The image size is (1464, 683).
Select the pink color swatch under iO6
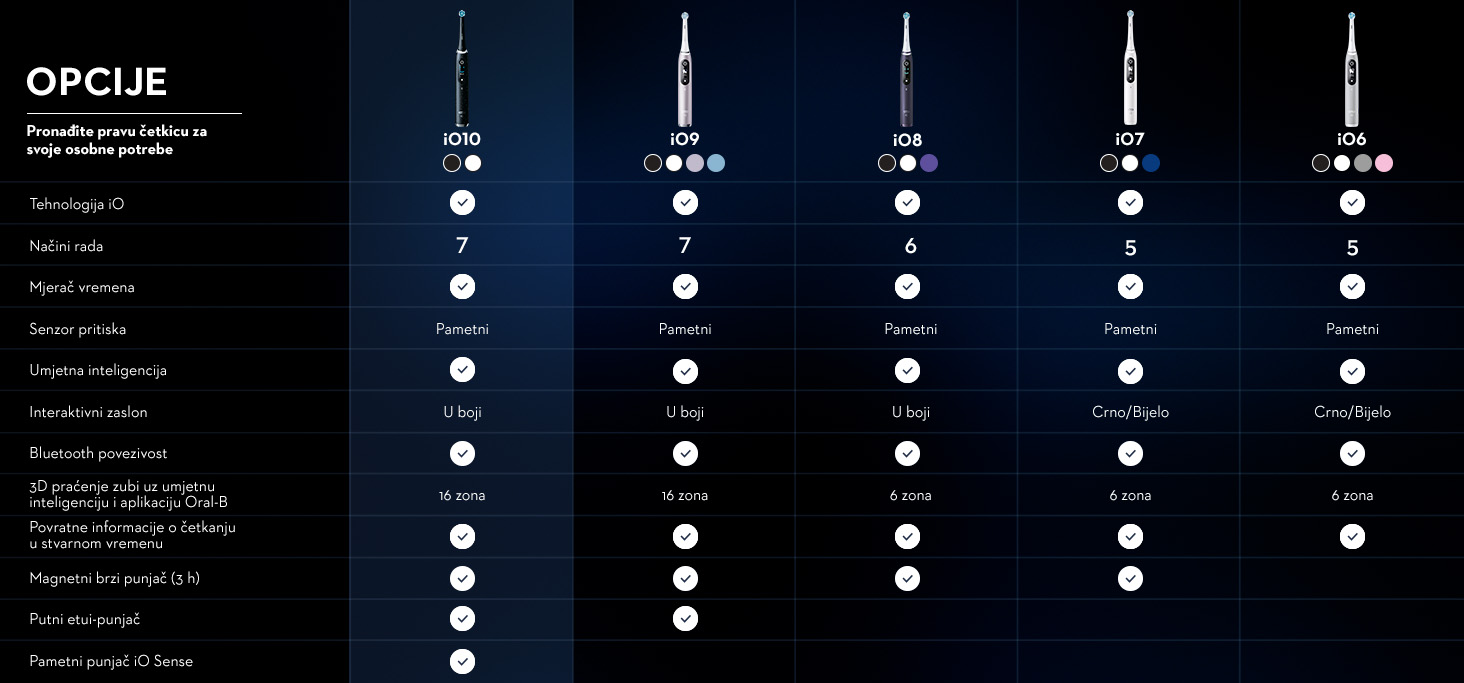pyautogui.click(x=1384, y=163)
